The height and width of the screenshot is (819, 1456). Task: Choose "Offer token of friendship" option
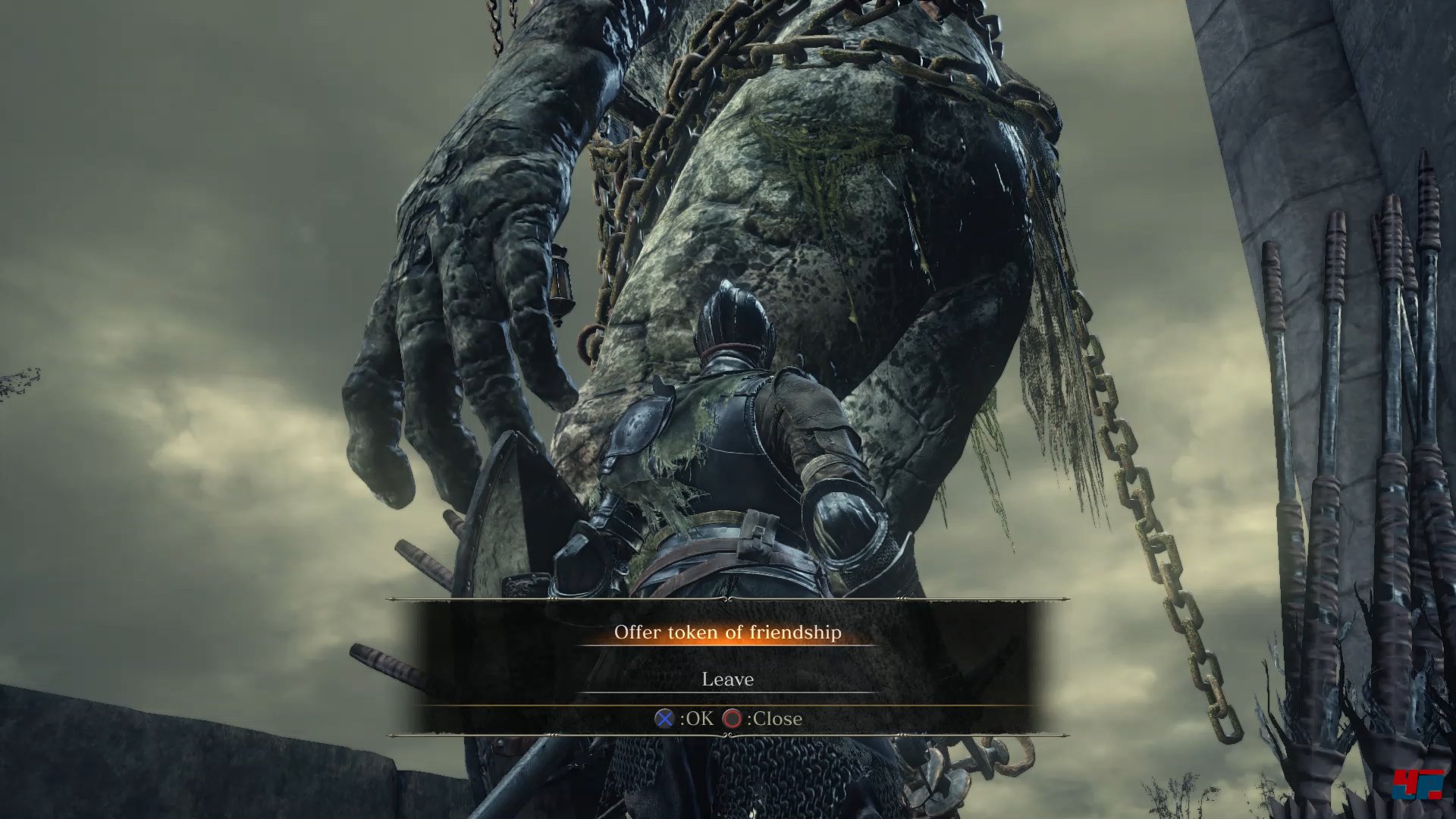click(727, 632)
